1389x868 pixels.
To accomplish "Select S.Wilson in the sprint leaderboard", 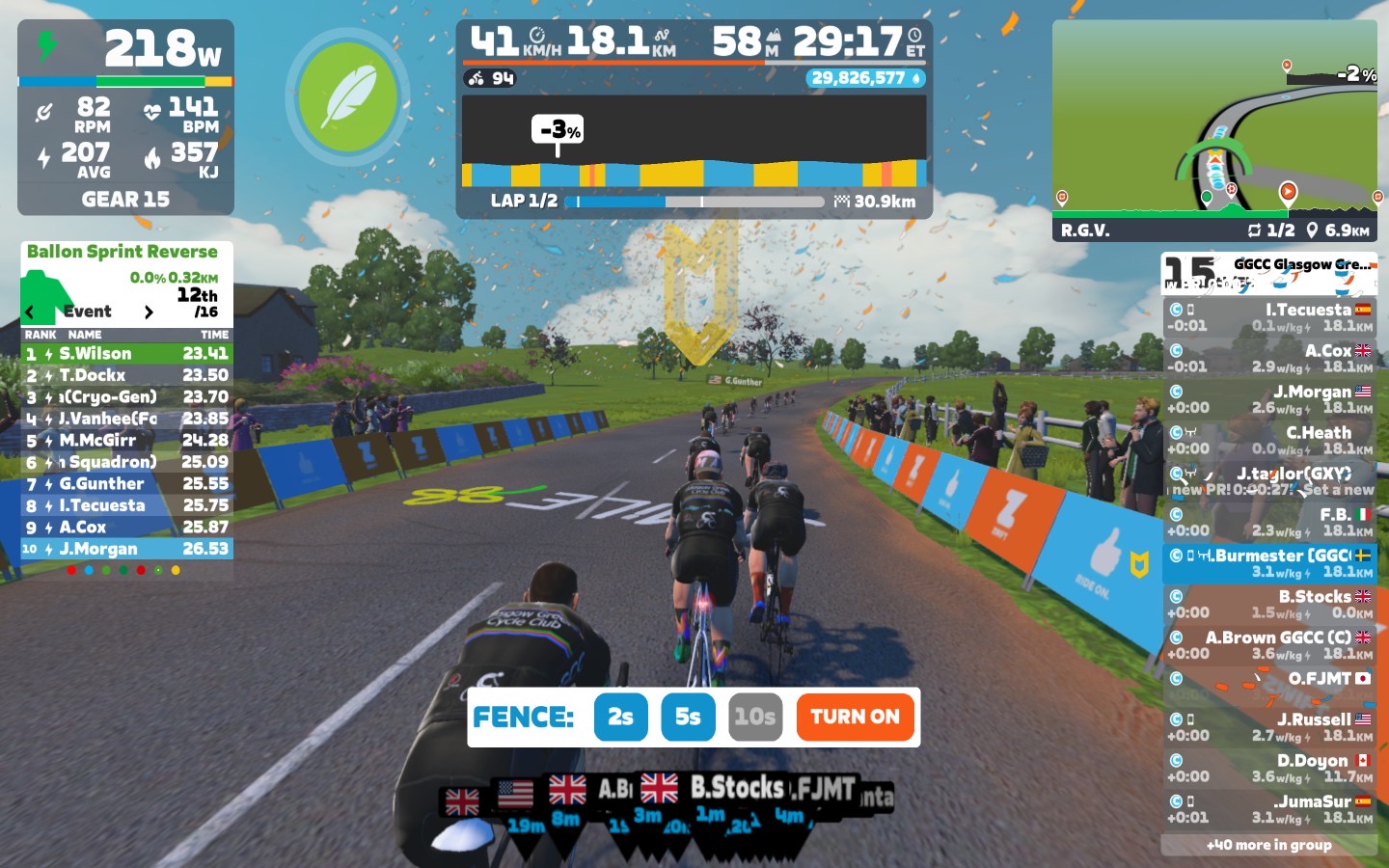I will click(x=126, y=354).
